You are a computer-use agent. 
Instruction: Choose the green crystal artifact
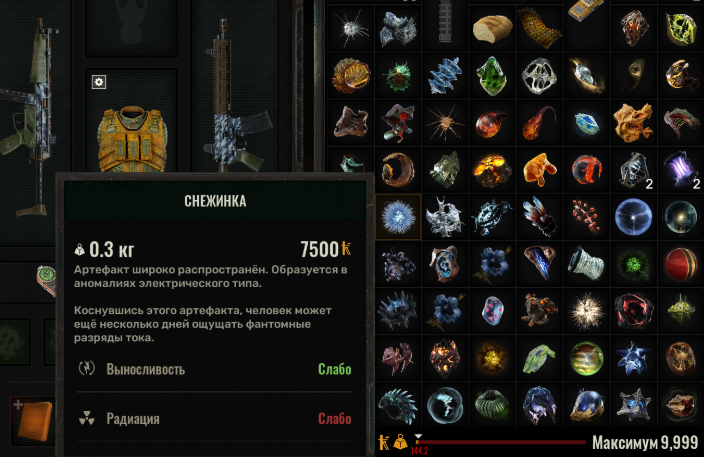(x=490, y=75)
